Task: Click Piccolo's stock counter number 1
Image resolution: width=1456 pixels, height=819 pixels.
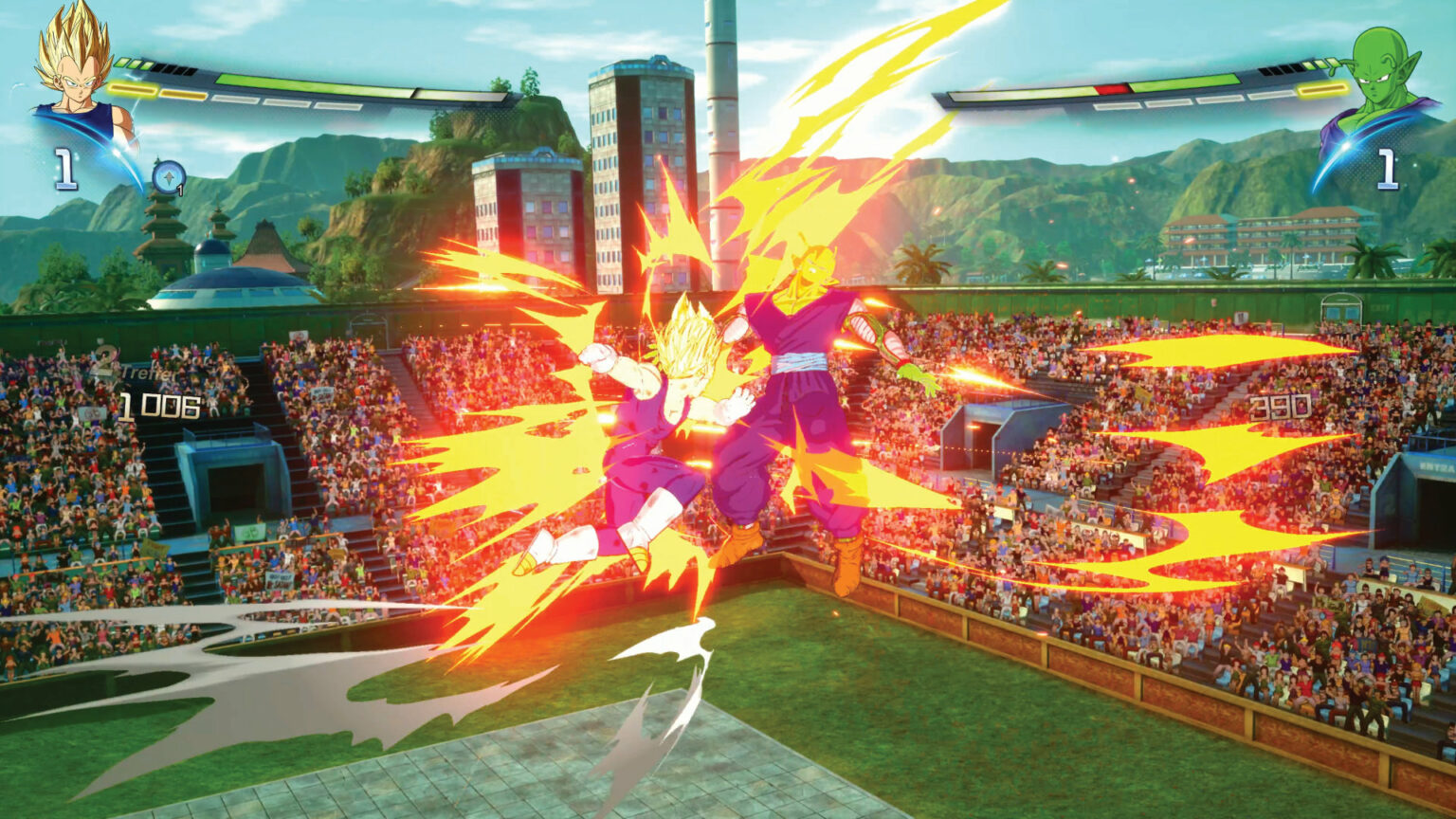Action: [x=1387, y=169]
